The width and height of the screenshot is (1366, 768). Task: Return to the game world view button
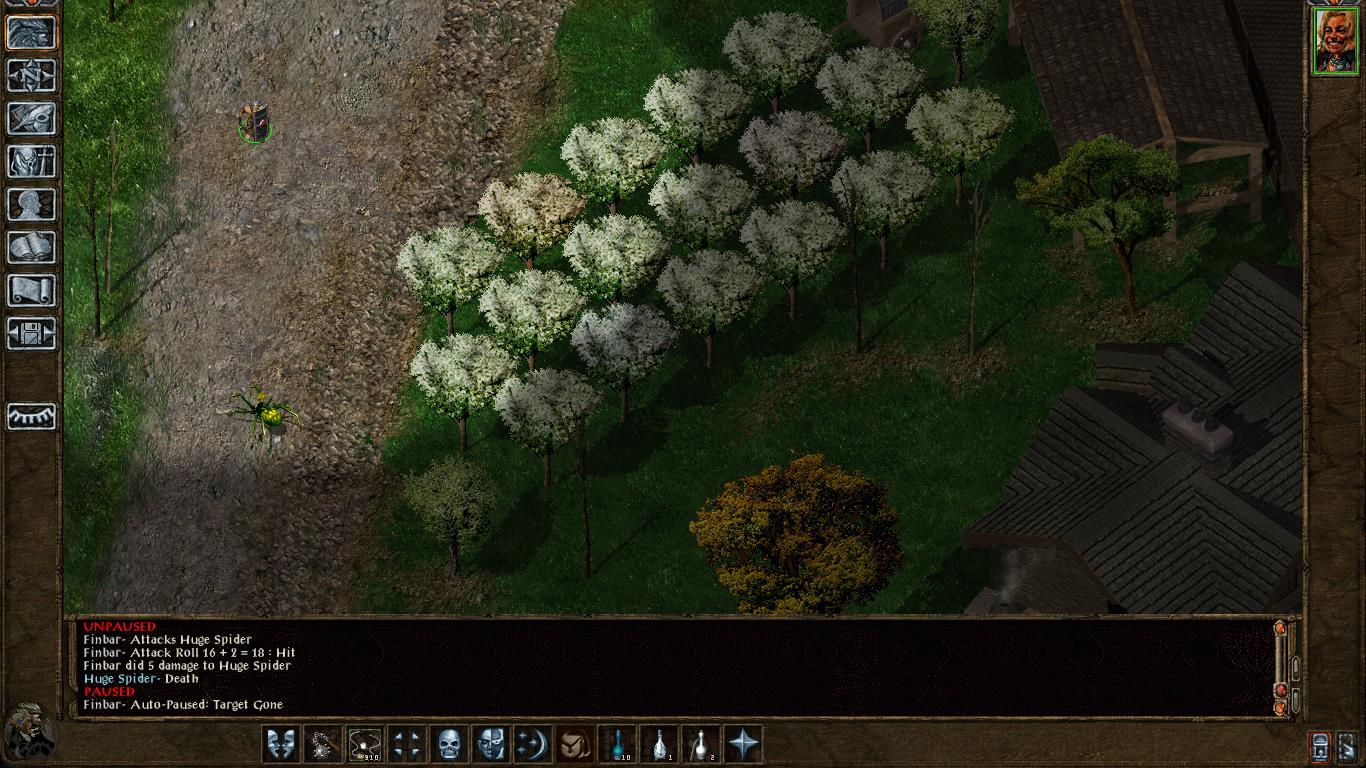pos(31,32)
